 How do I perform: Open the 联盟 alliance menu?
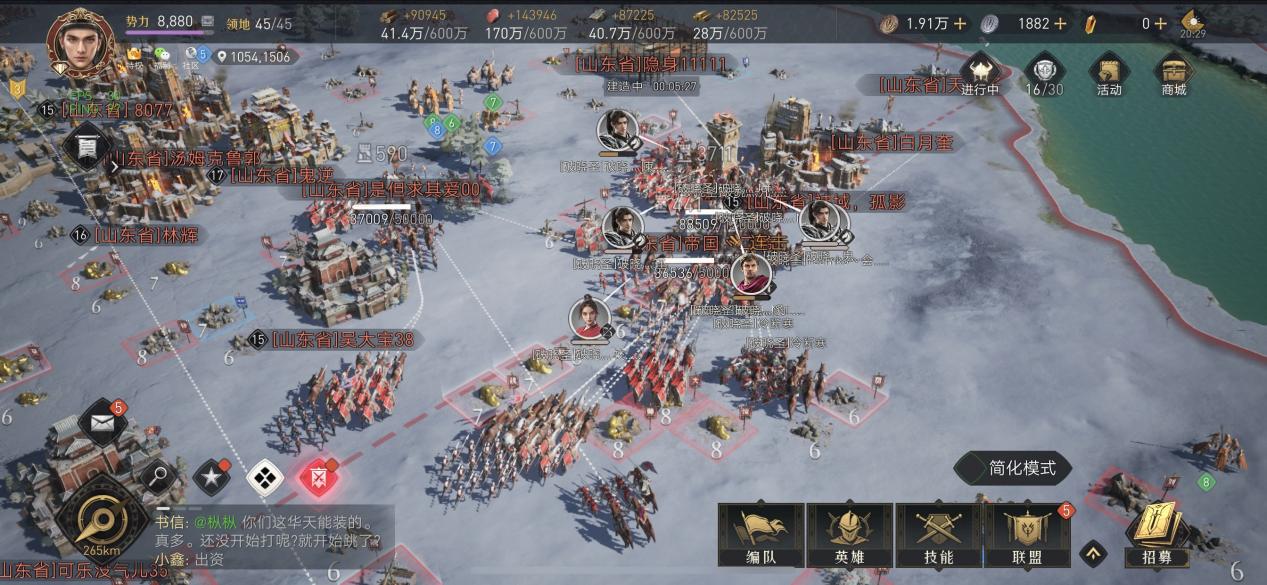1027,534
